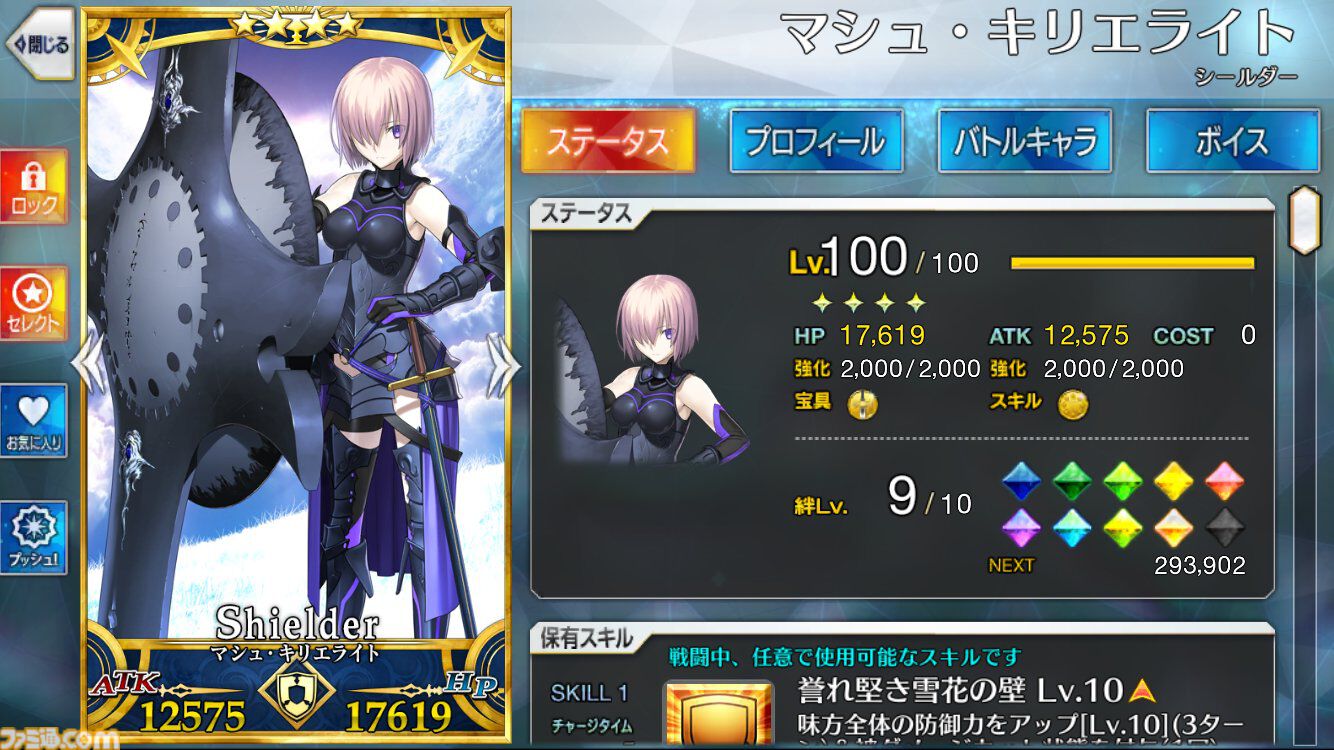
Task: Switch to the プロフィール tab
Action: (x=816, y=142)
